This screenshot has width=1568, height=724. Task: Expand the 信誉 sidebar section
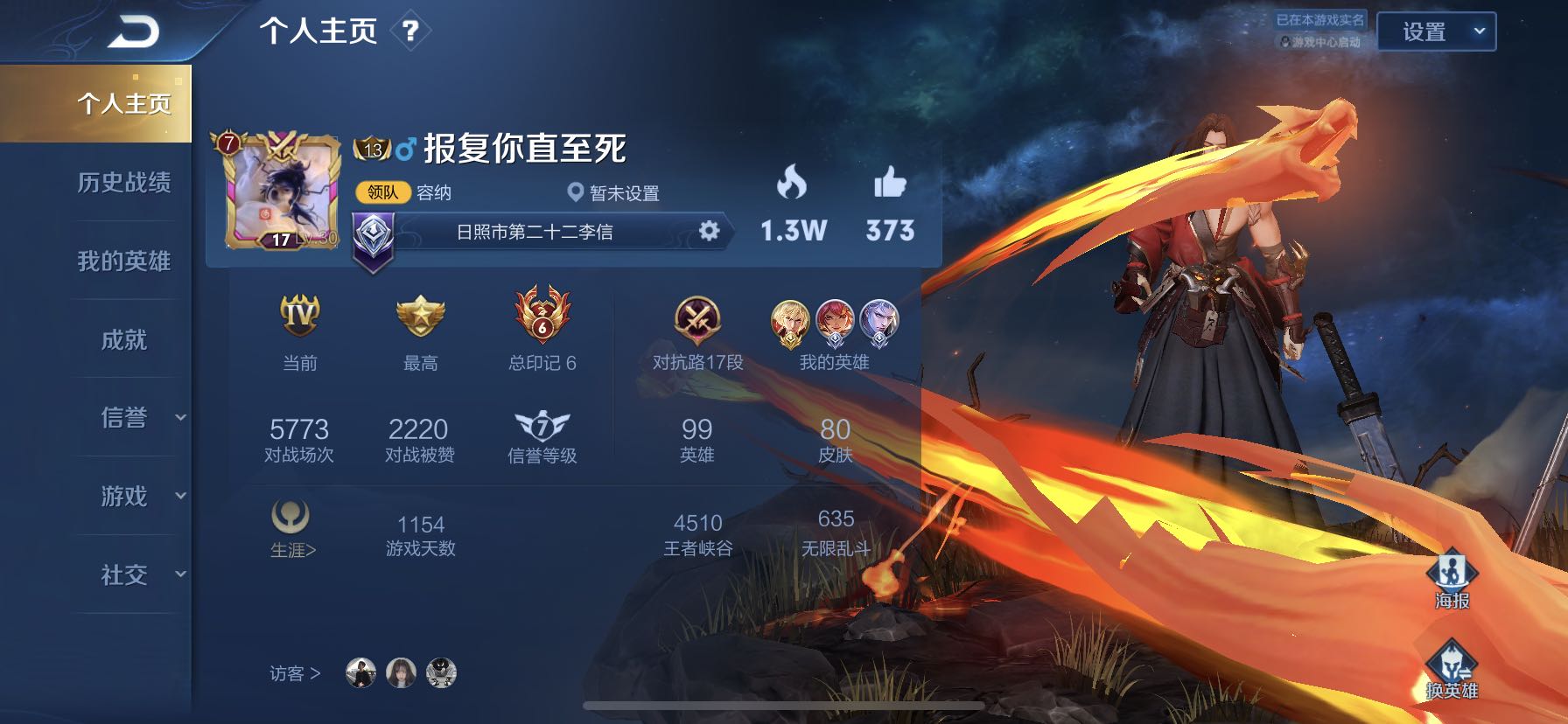[125, 418]
